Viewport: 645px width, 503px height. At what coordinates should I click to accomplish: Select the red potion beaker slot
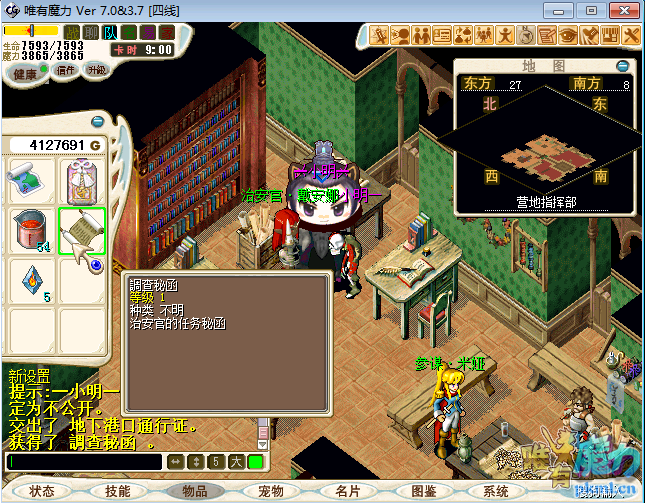pyautogui.click(x=32, y=232)
